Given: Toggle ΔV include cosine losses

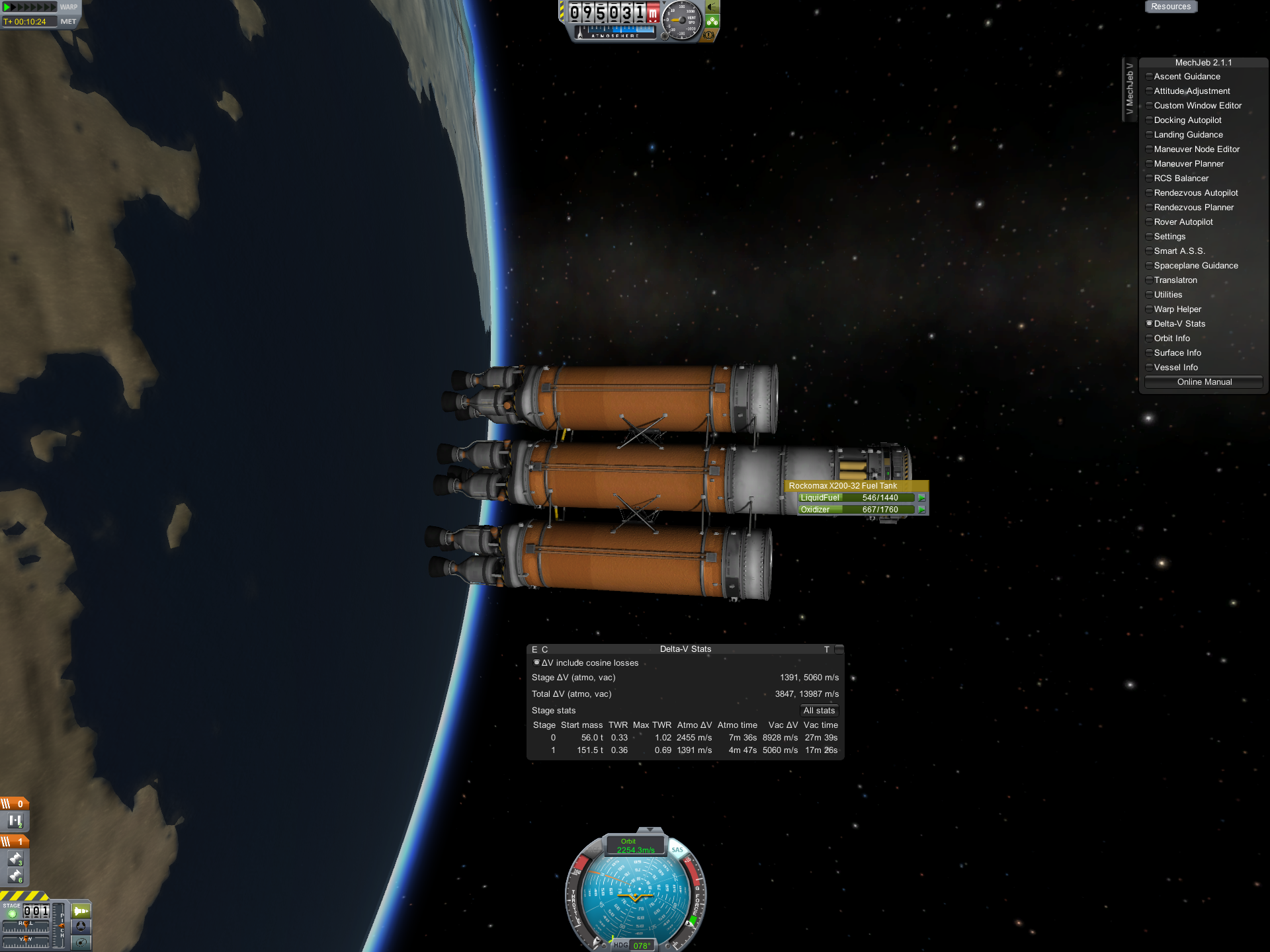Looking at the screenshot, I should (x=536, y=662).
